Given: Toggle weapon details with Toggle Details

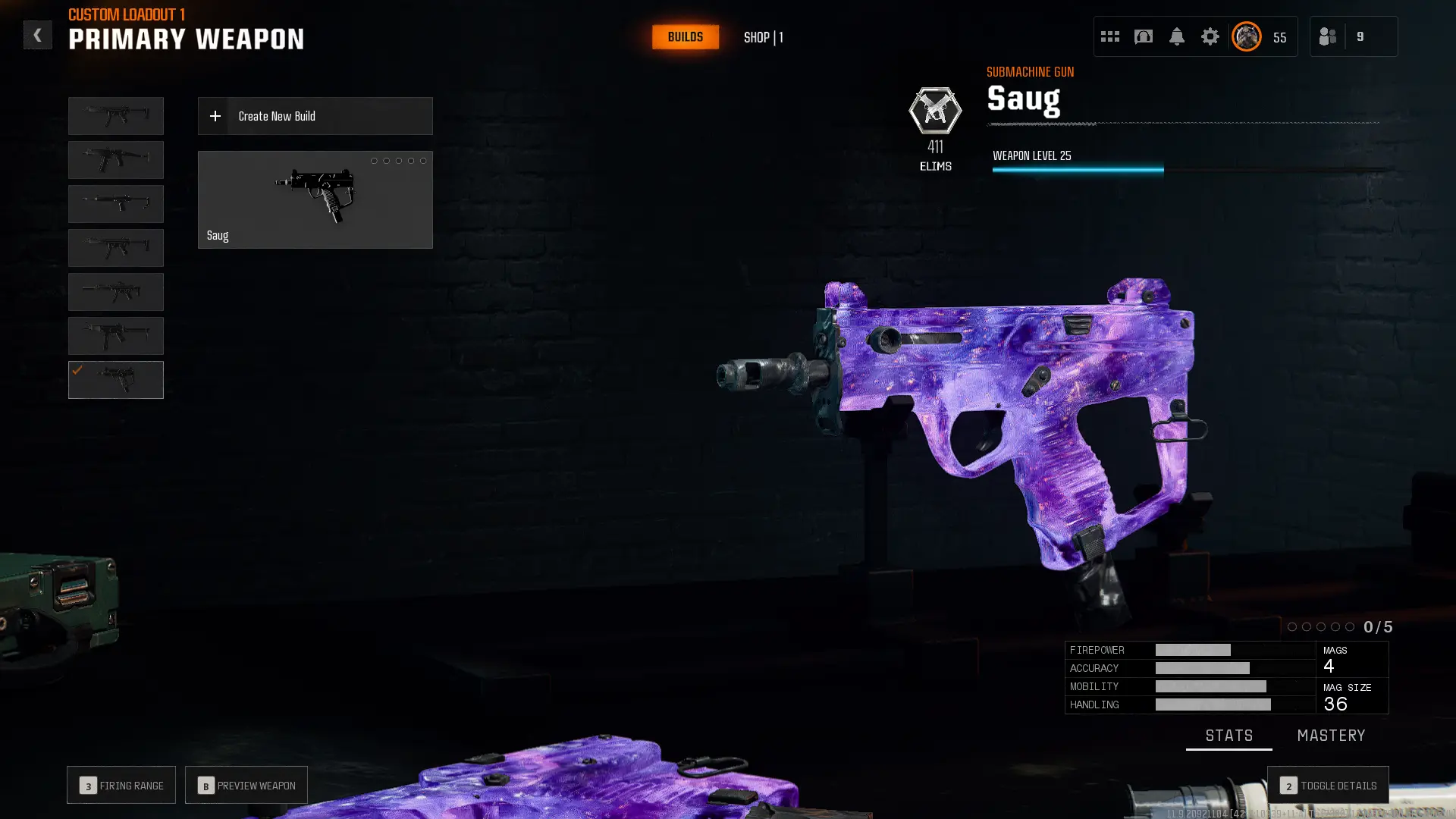Looking at the screenshot, I should click(x=1328, y=786).
